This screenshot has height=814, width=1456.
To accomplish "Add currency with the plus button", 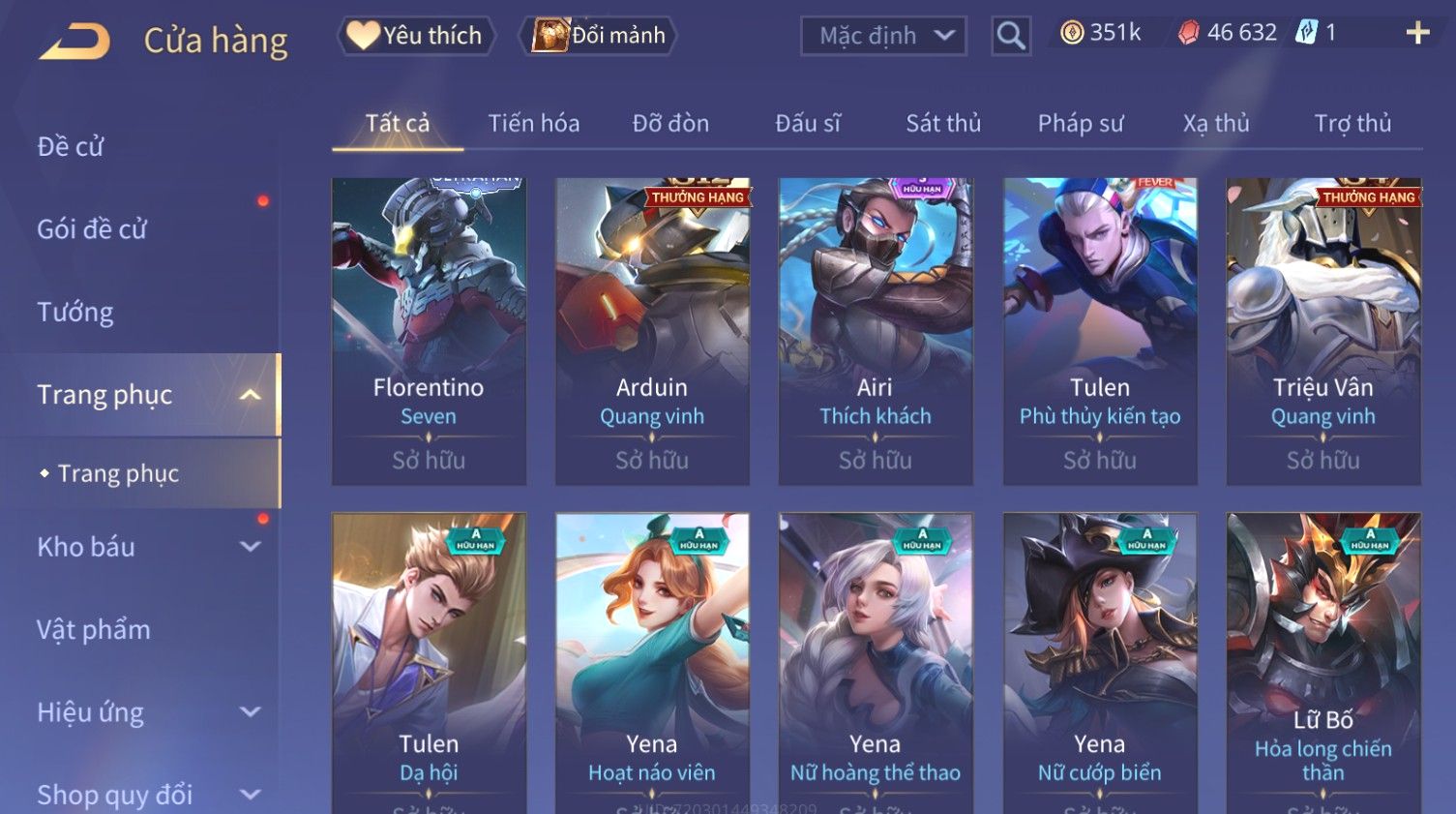I will point(1417,34).
